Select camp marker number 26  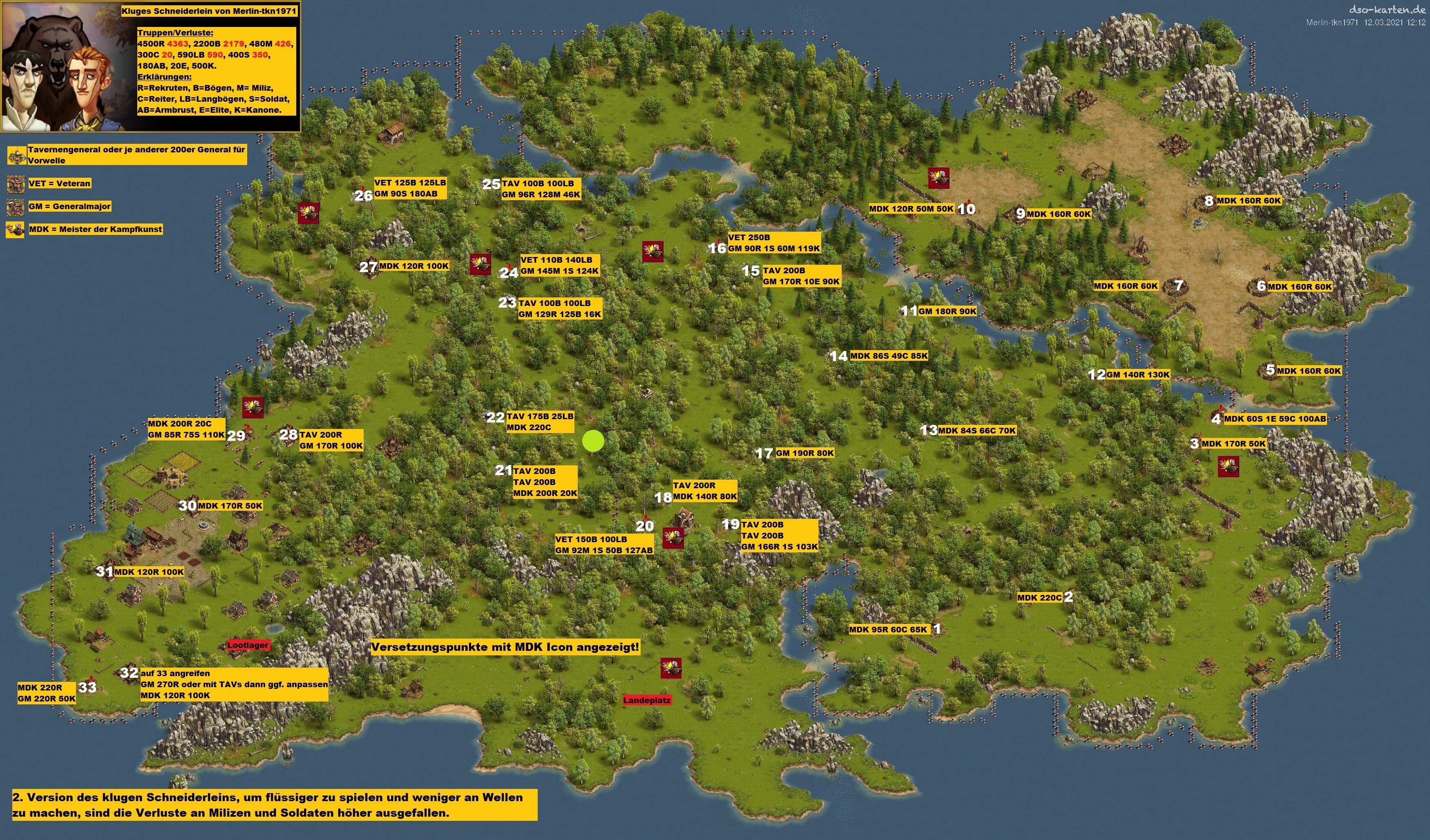tap(363, 196)
